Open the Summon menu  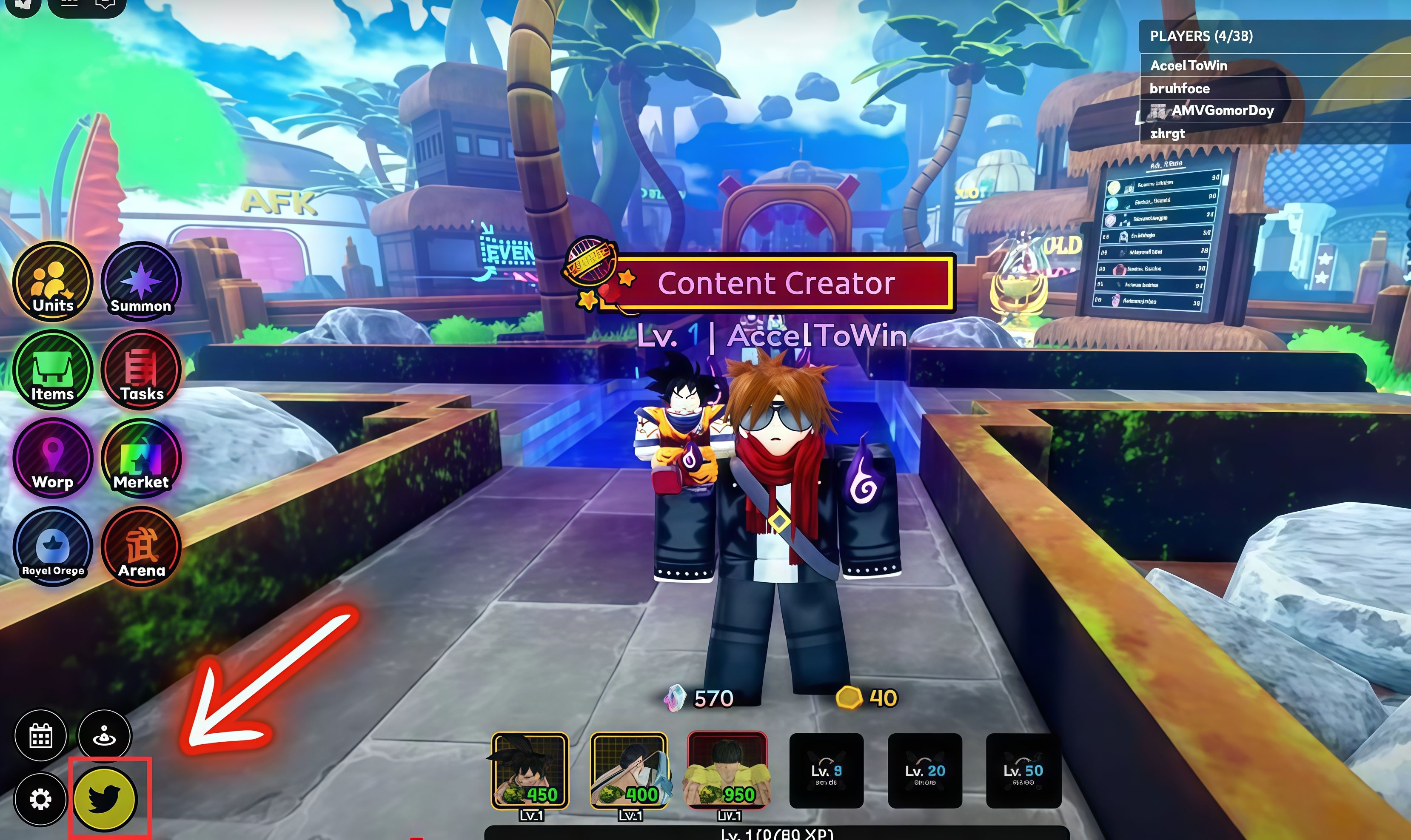coord(141,281)
